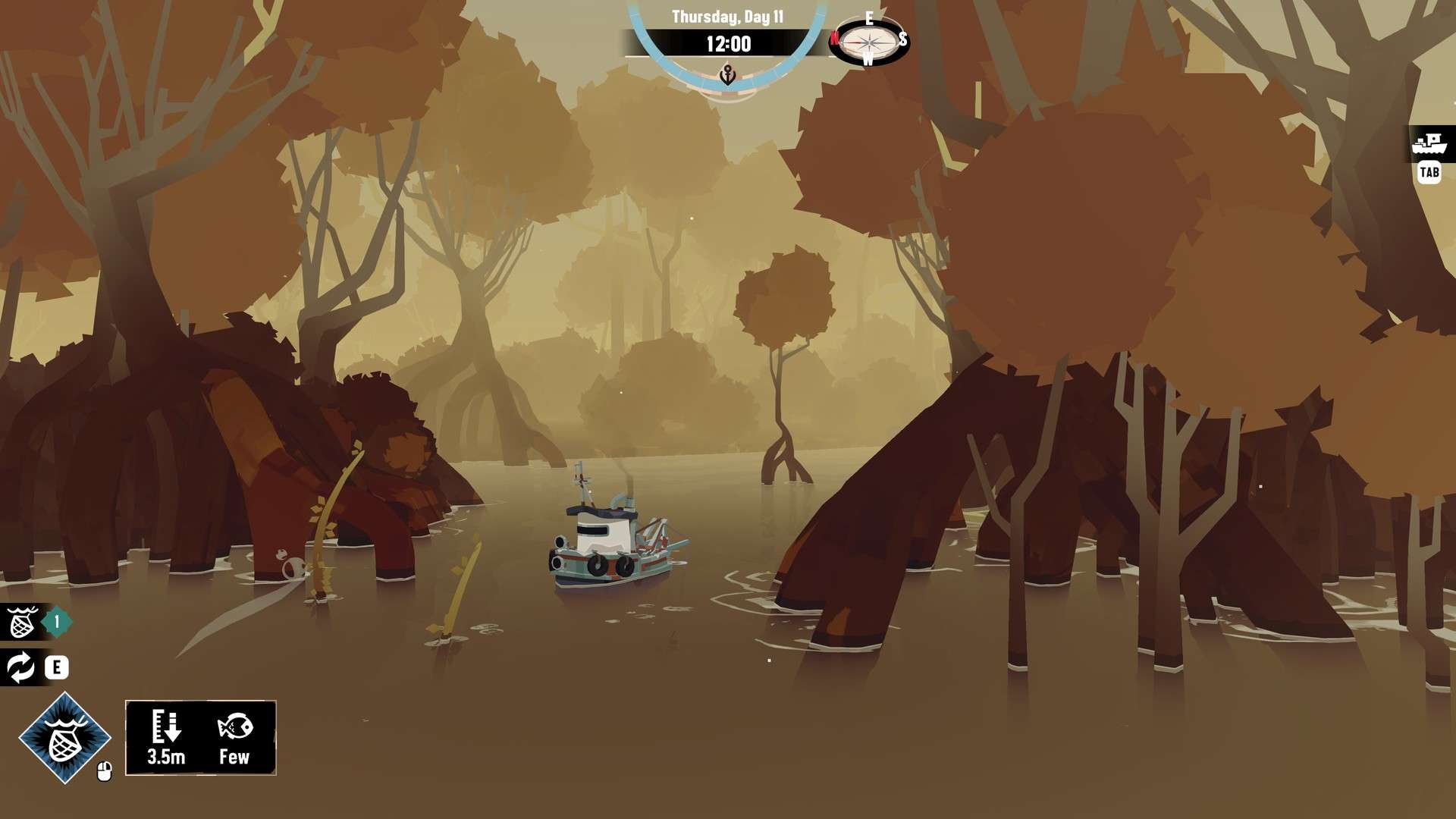This screenshot has width=1456, height=819.
Task: Click the anchor icon on the day dial
Action: pyautogui.click(x=727, y=75)
